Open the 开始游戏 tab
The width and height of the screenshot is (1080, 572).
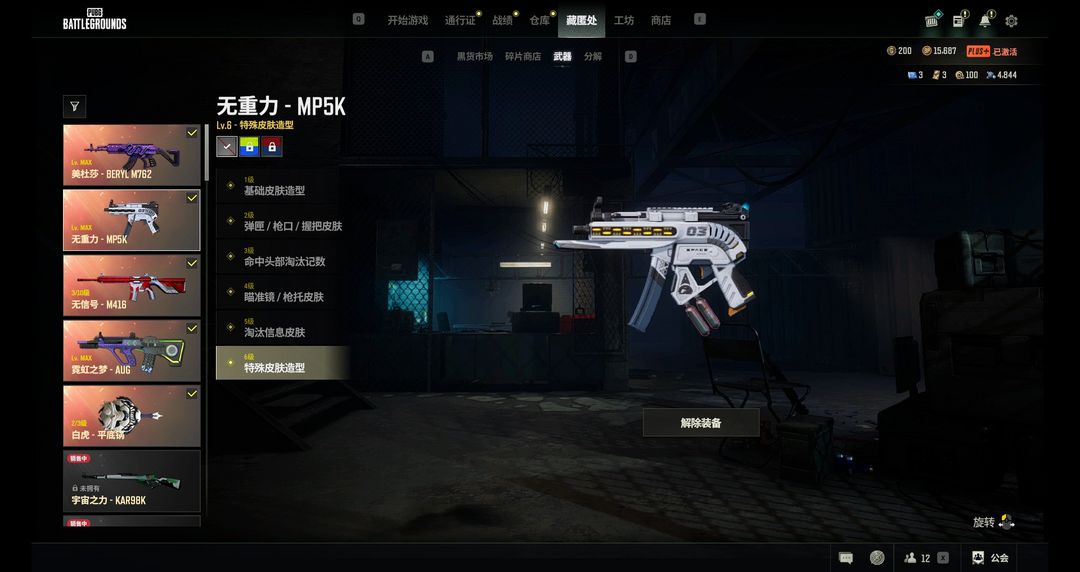point(407,20)
